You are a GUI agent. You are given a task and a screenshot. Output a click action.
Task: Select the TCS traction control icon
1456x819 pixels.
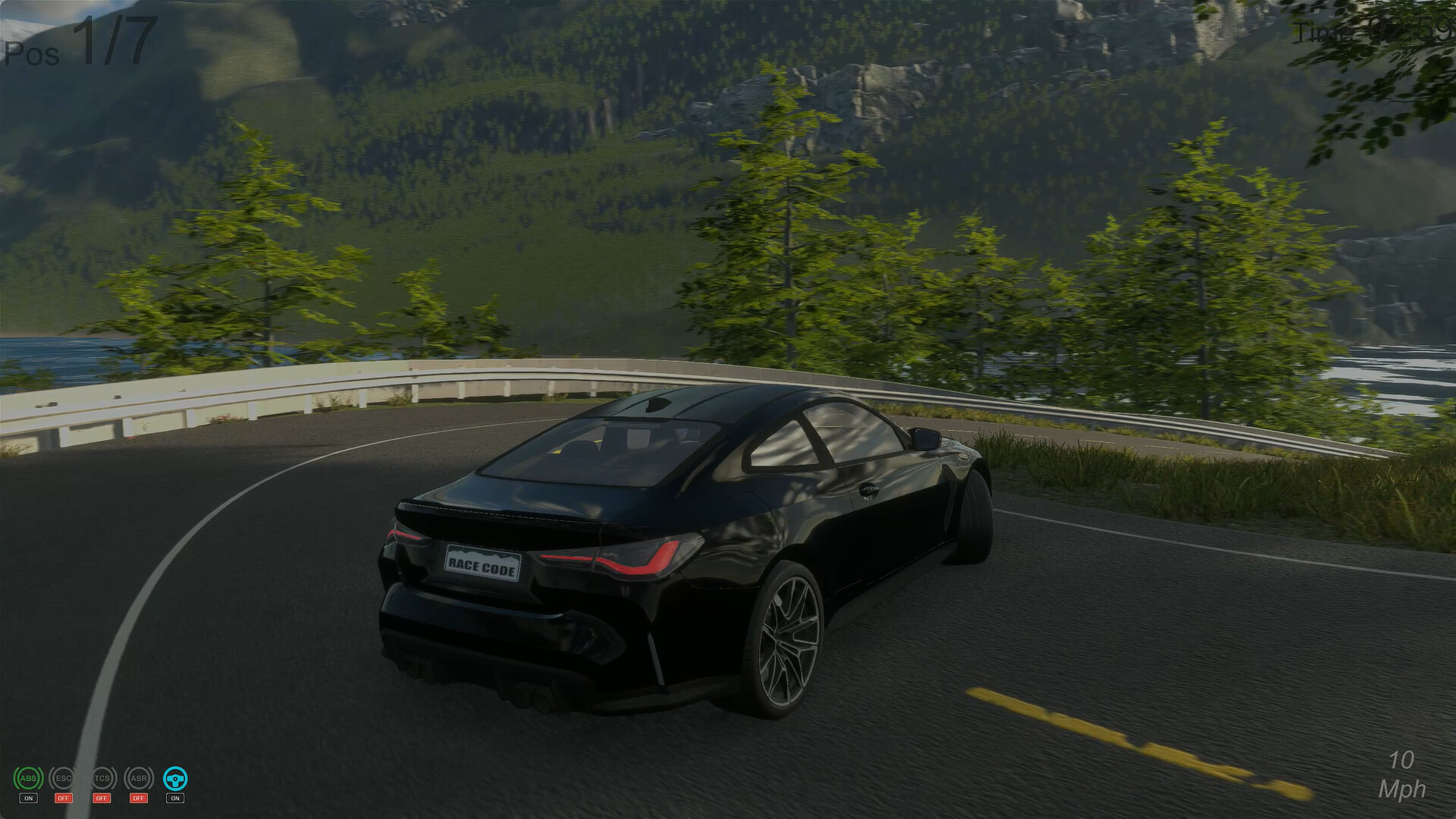pyautogui.click(x=102, y=778)
